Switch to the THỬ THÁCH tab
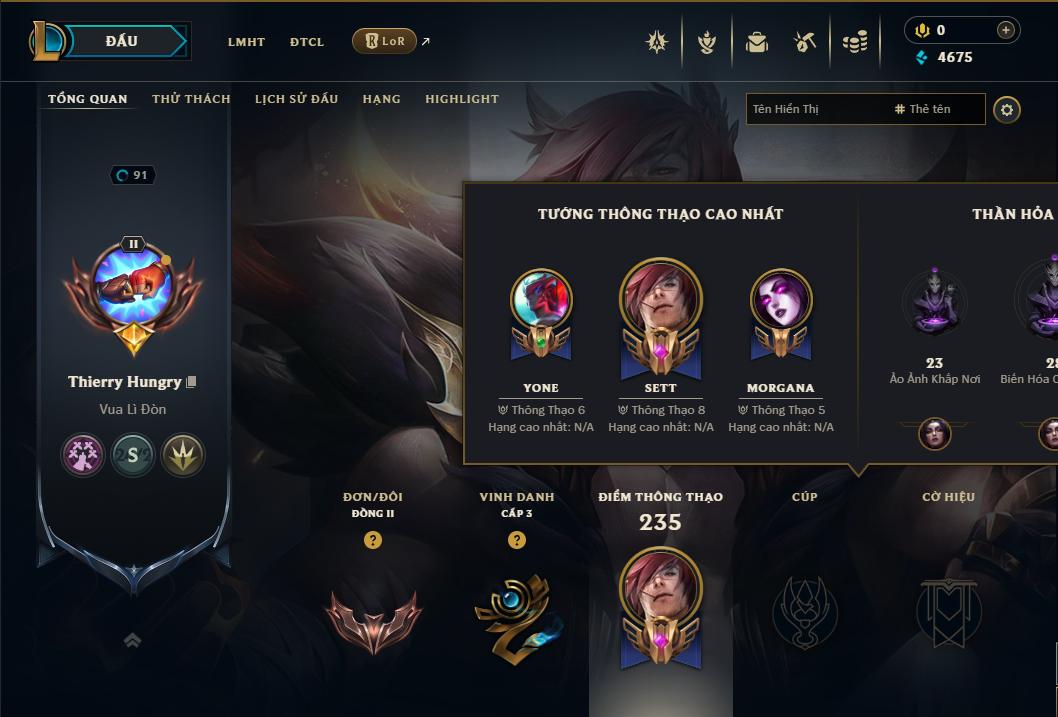This screenshot has height=717, width=1058. (191, 99)
